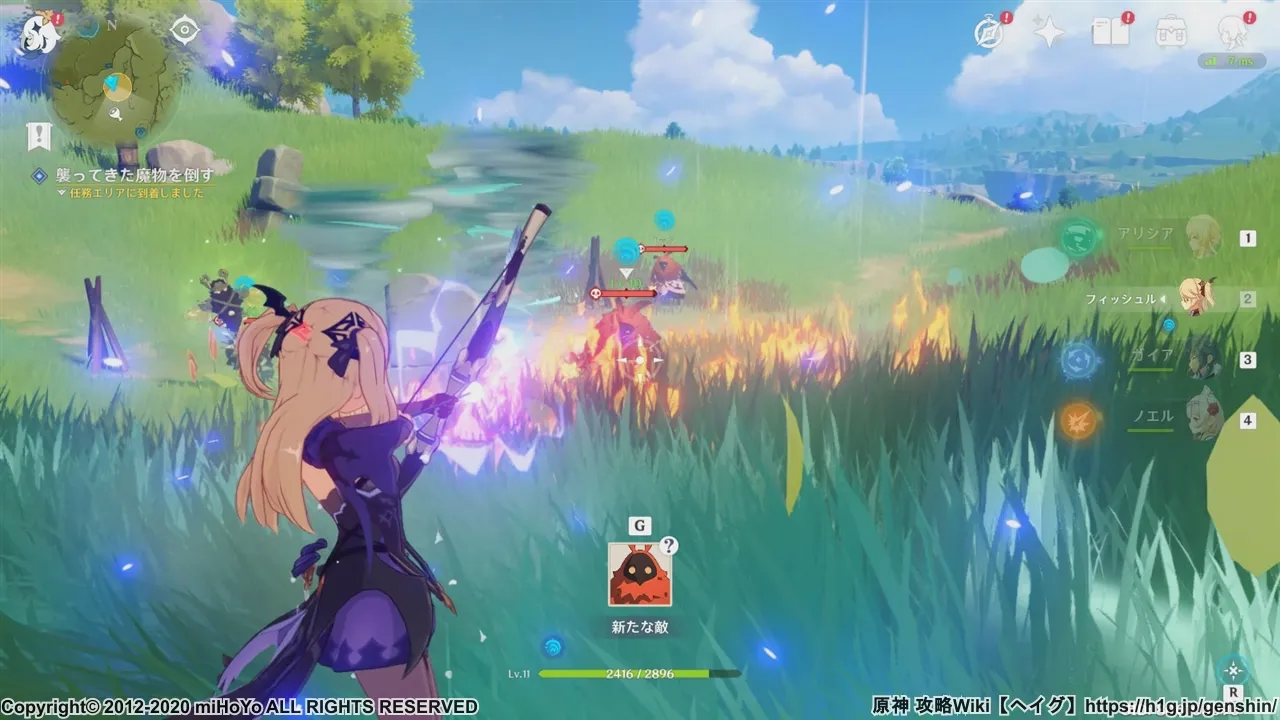The height and width of the screenshot is (720, 1280).
Task: Click the arrow beside フィッシュル's name
Action: [1163, 297]
